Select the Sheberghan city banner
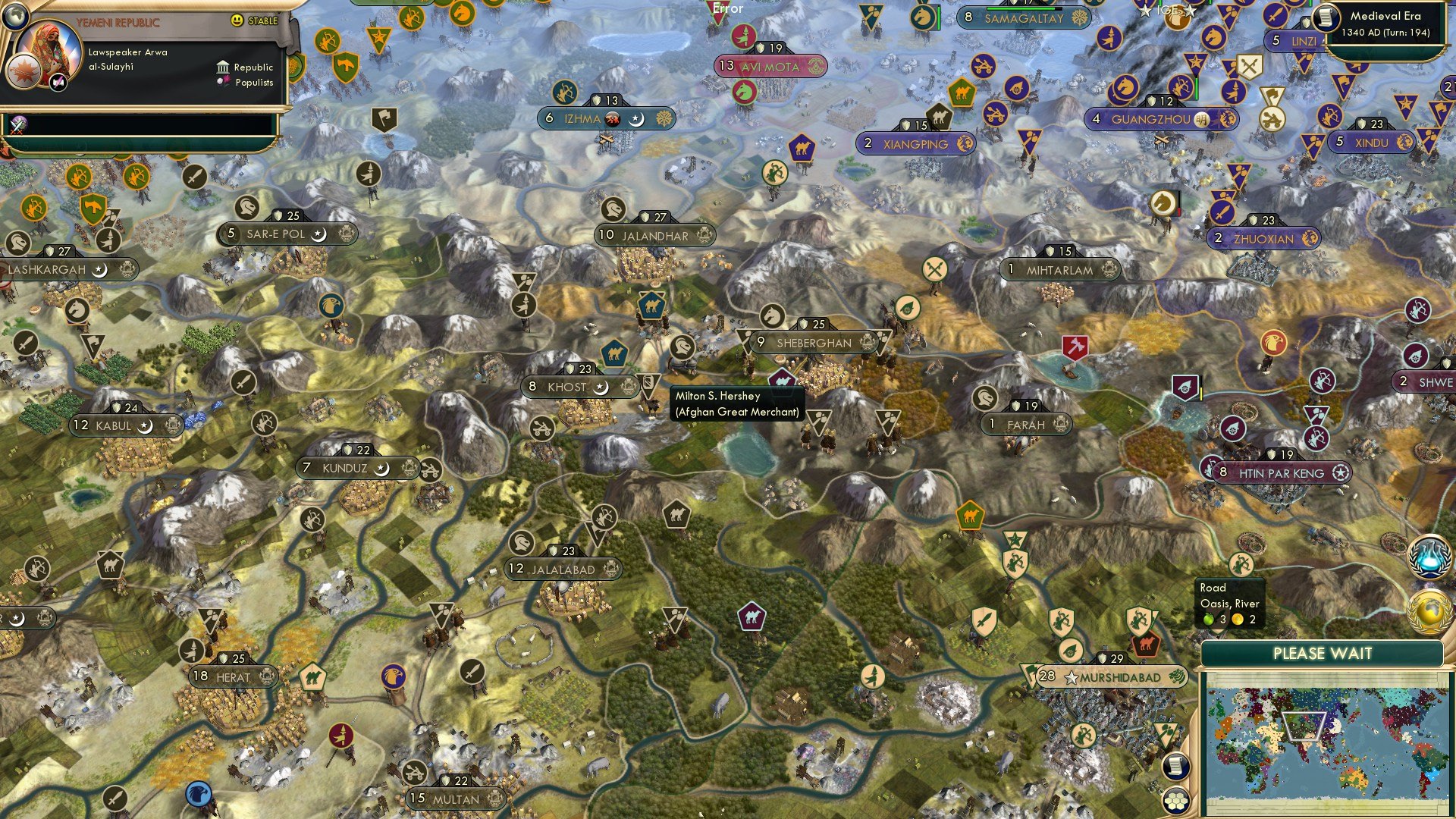 point(814,344)
